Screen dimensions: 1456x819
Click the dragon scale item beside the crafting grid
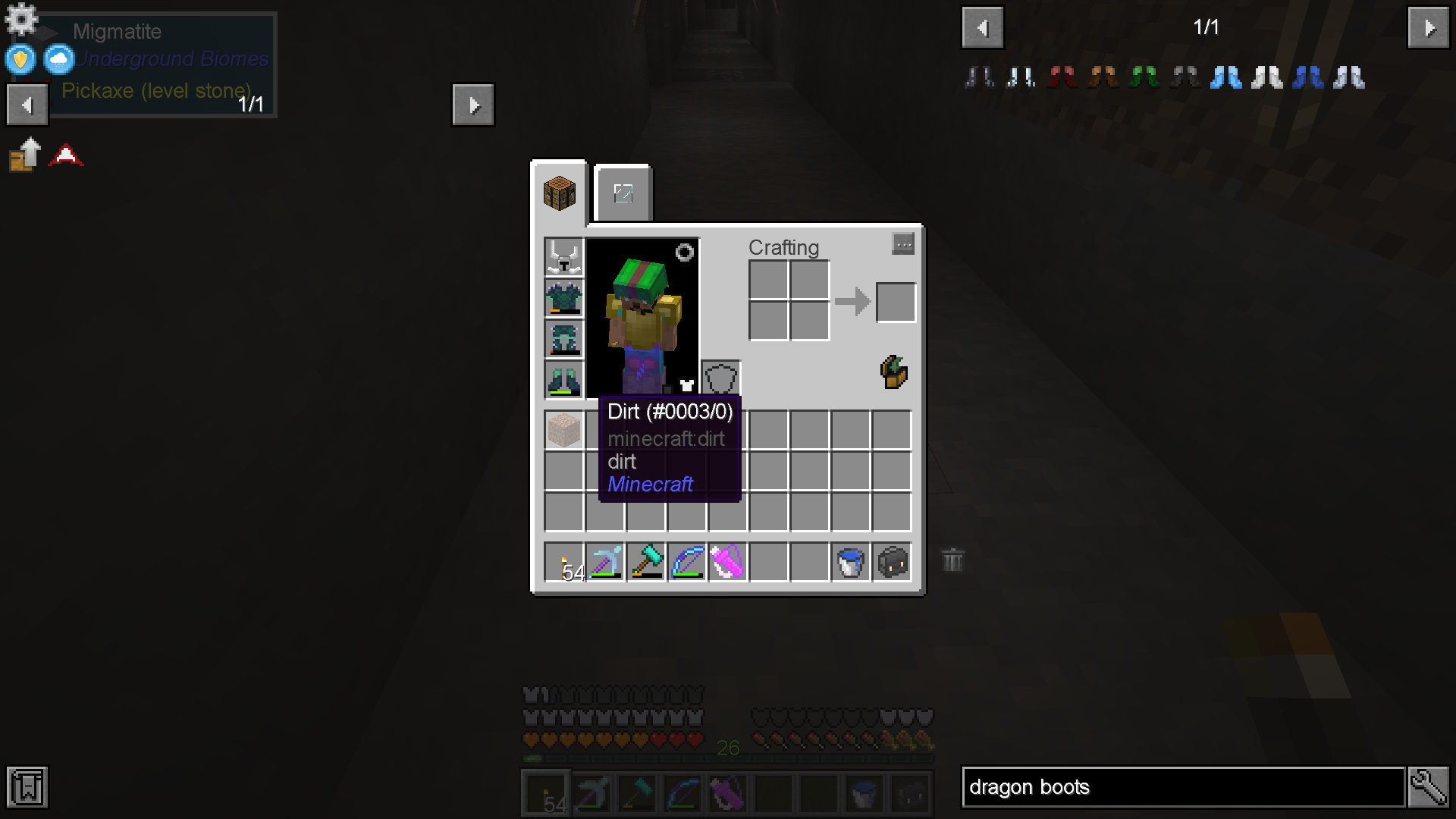pyautogui.click(x=893, y=372)
